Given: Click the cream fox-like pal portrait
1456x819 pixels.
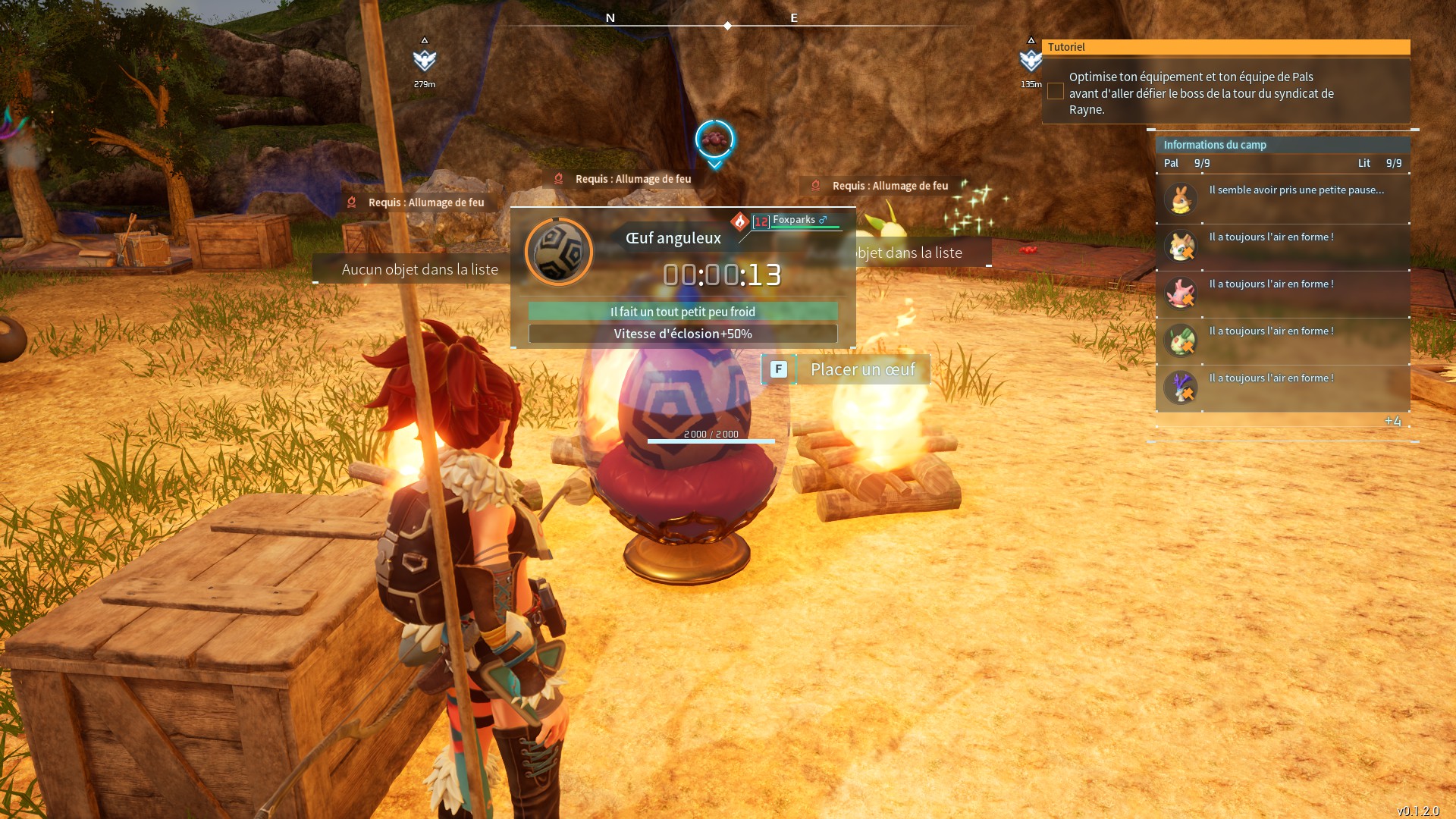Looking at the screenshot, I should click(1181, 246).
